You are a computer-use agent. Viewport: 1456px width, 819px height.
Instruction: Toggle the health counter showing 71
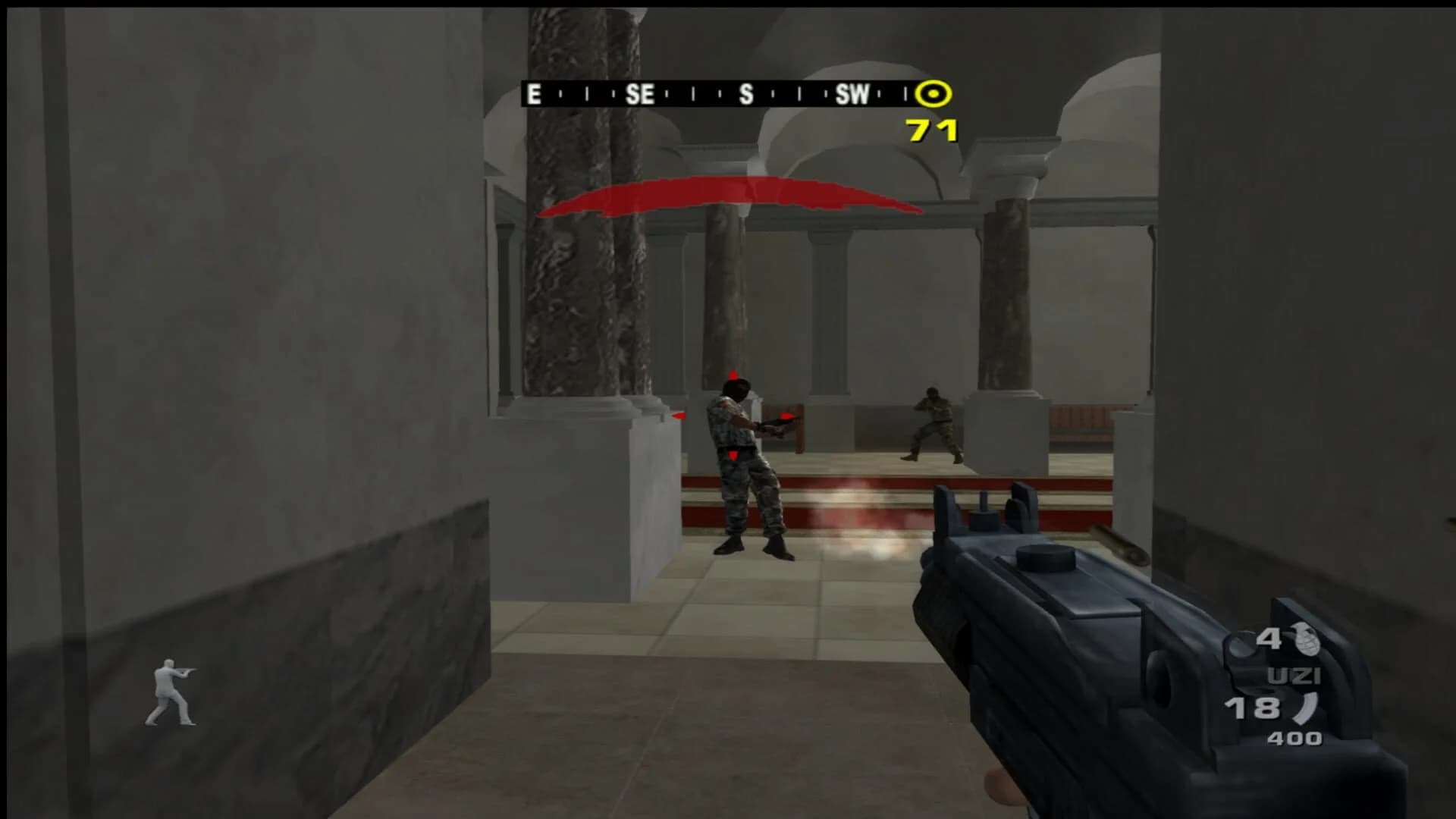(930, 129)
